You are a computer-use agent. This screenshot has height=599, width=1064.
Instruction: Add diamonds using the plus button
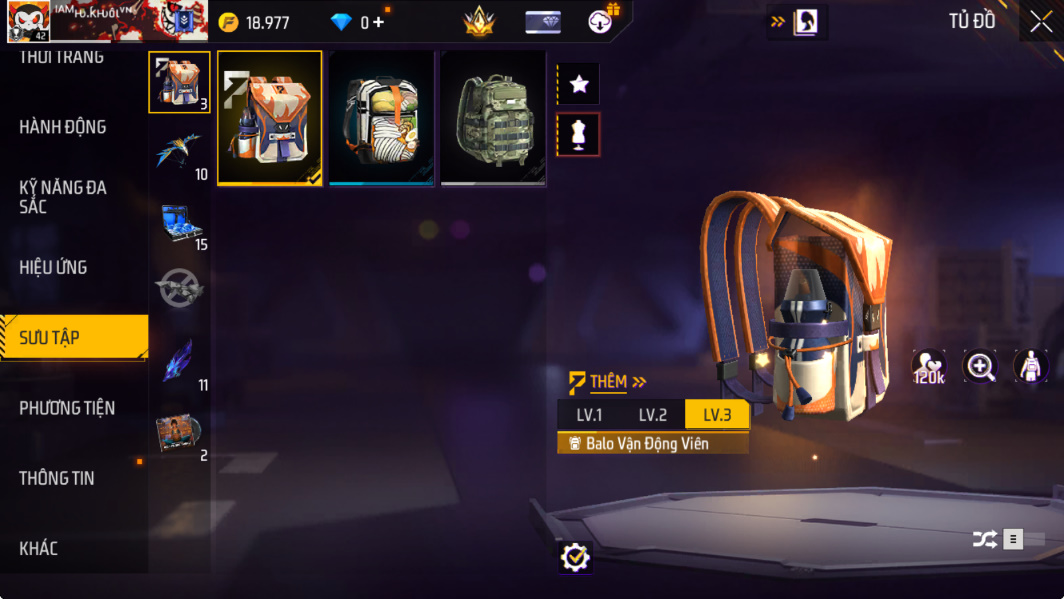[378, 22]
